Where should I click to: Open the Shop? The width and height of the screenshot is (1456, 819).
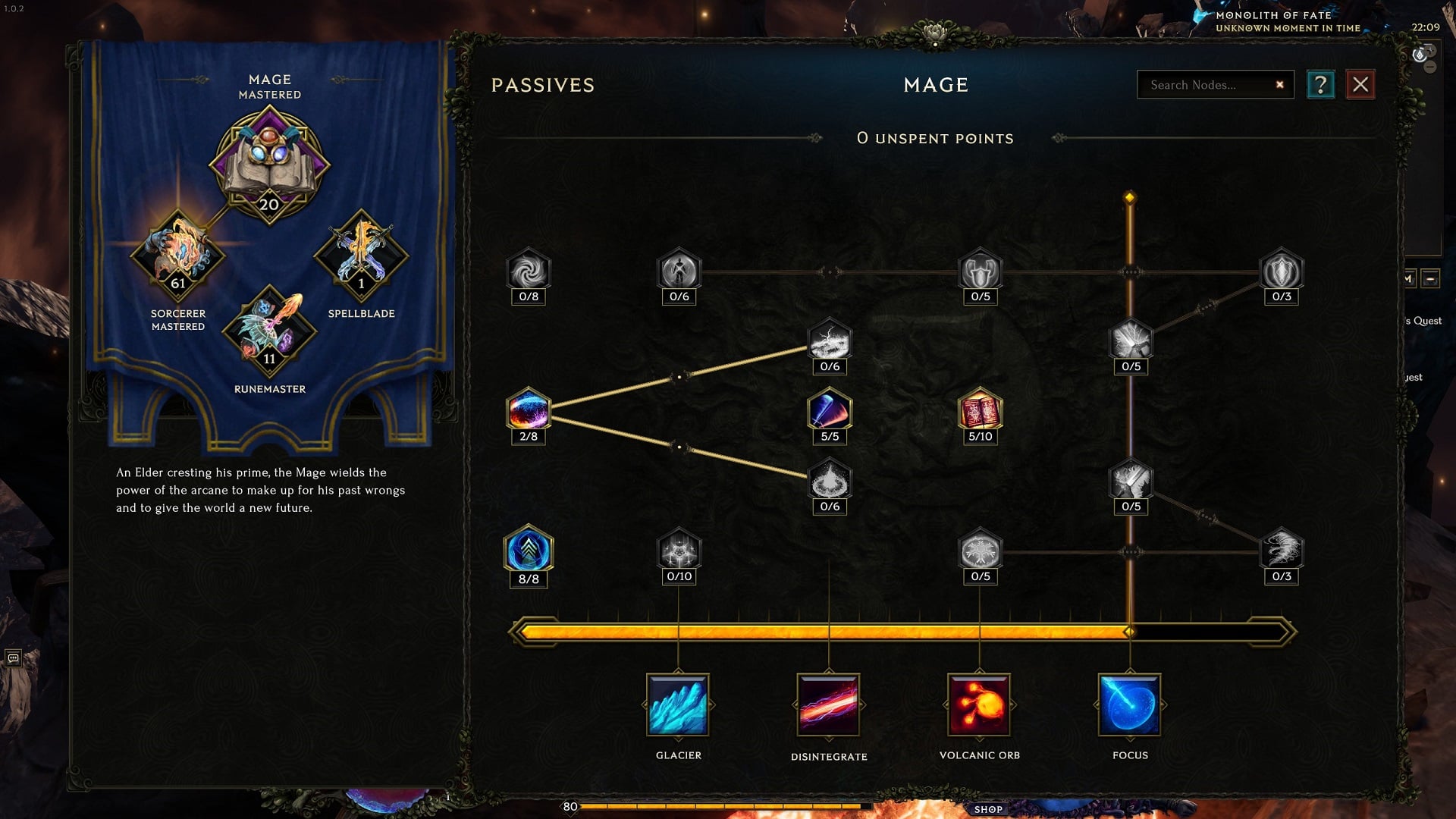click(x=987, y=808)
